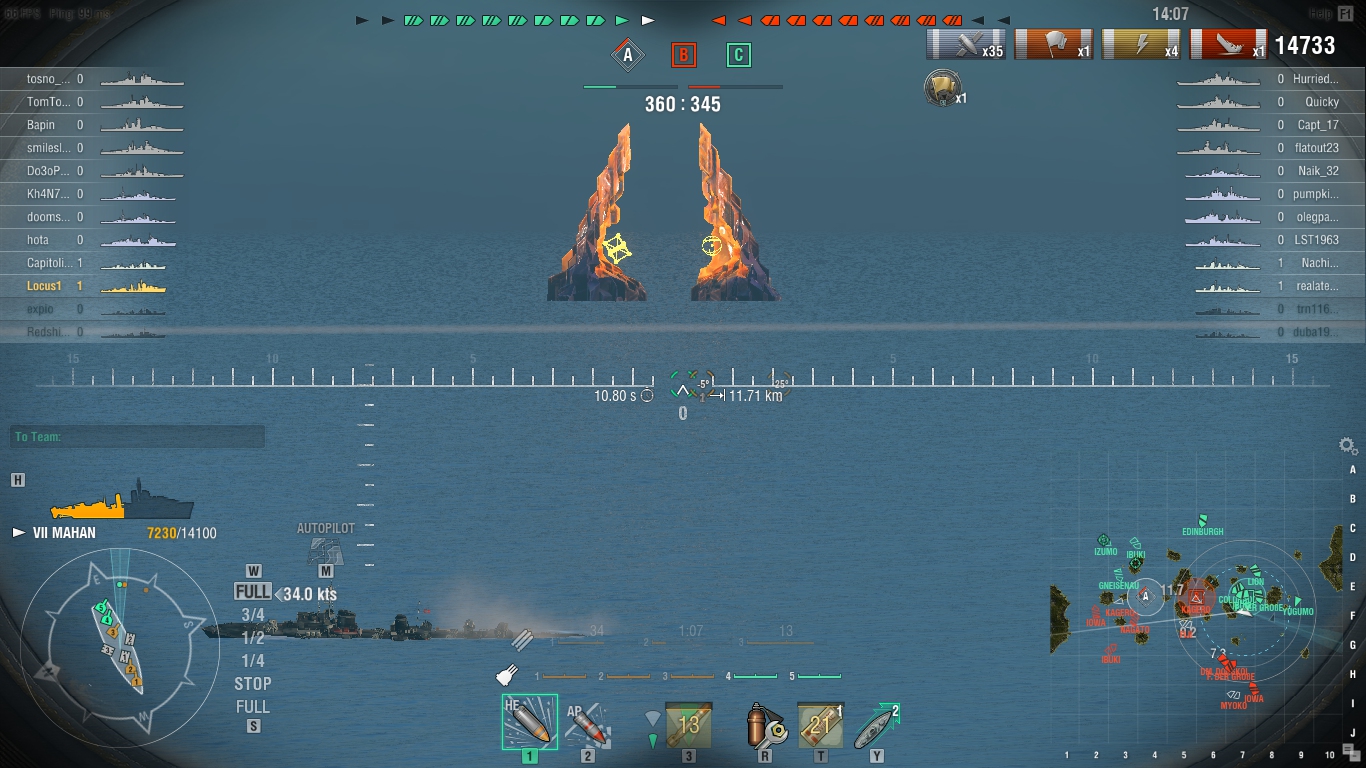This screenshot has width=1366, height=768.
Task: Set engine throttle to 1/2 speed
Action: pos(253,638)
